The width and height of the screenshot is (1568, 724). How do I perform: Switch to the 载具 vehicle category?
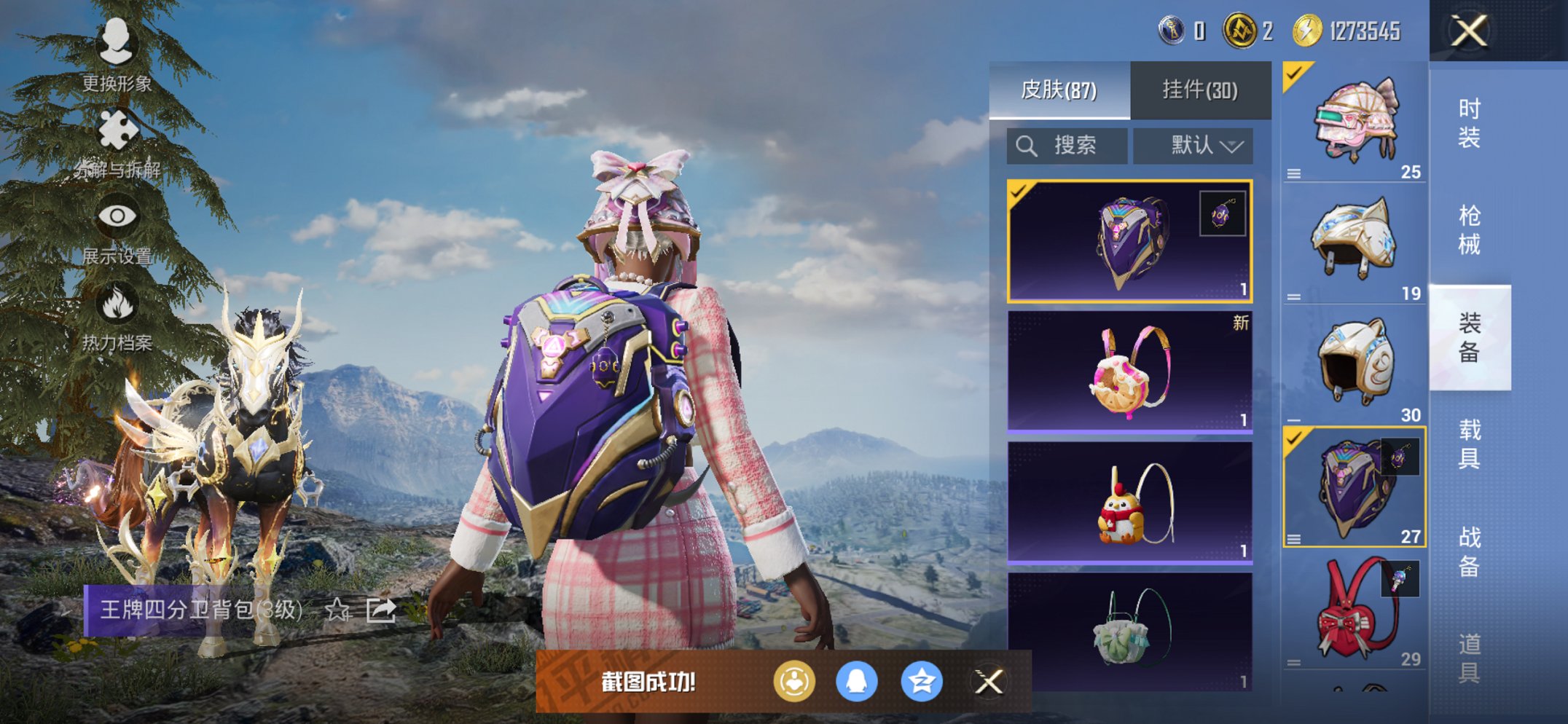click(x=1469, y=444)
